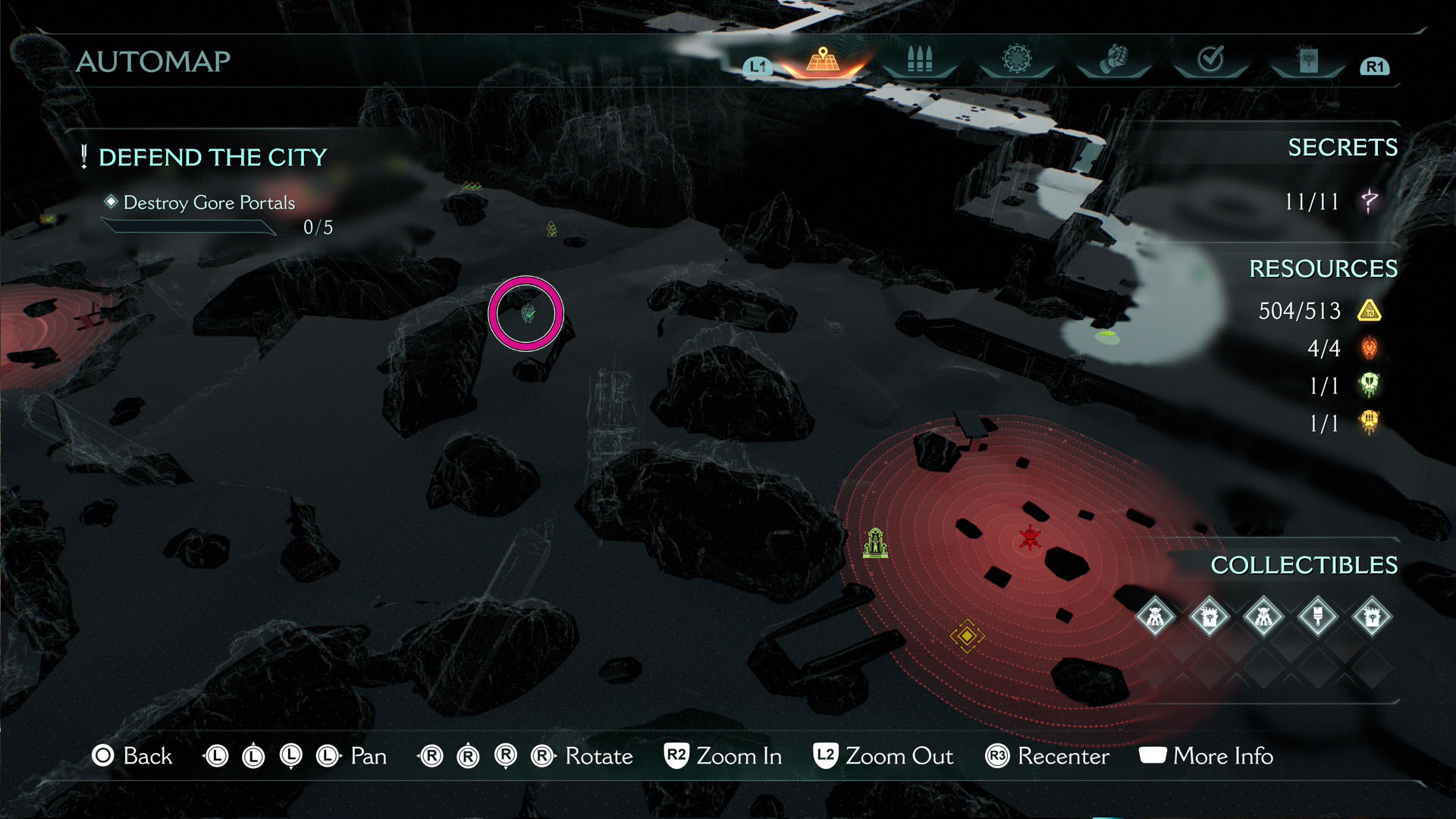
Task: Open the Codex tab near R1
Action: pos(1308,61)
